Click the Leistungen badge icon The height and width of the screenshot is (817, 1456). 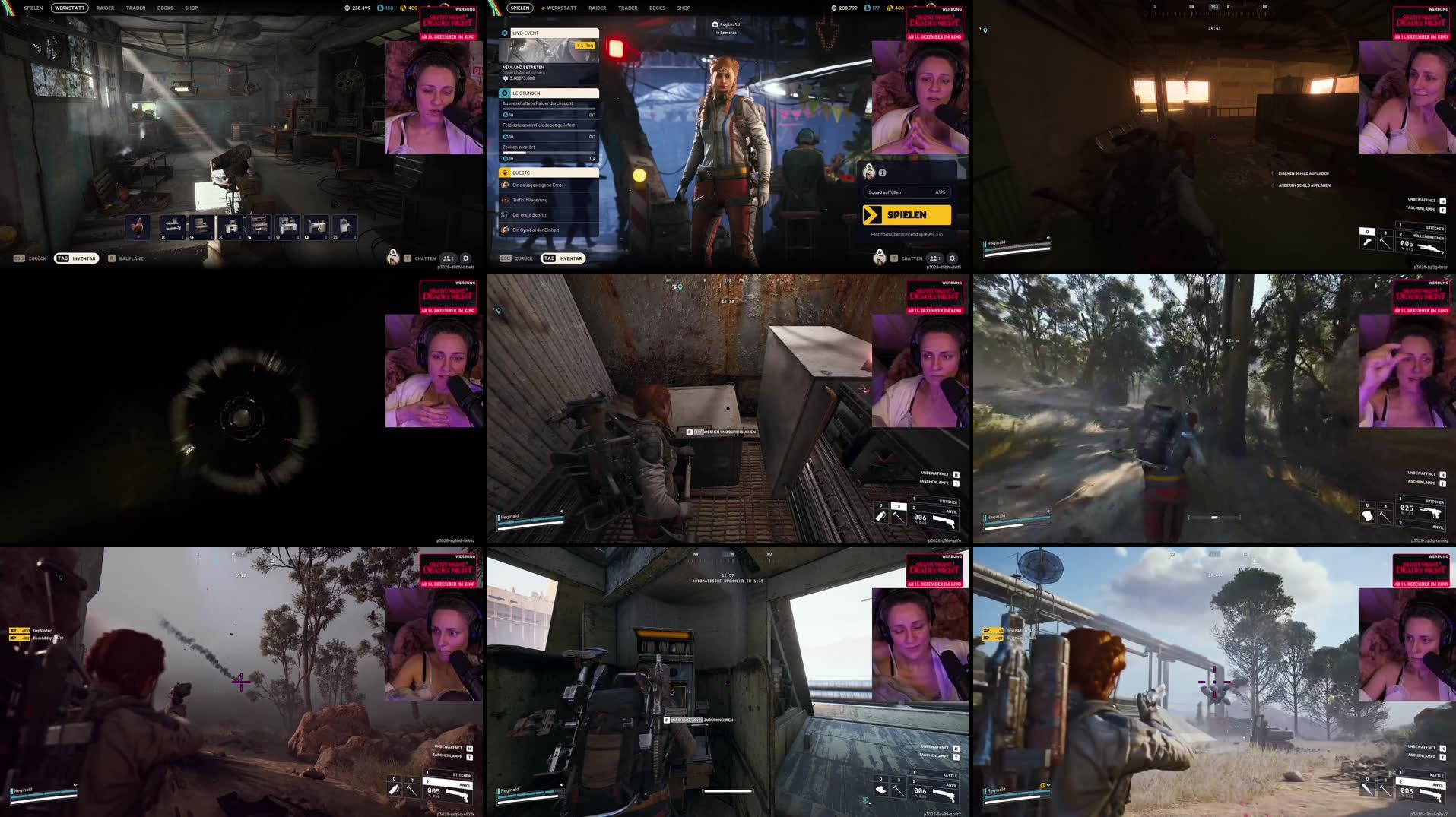[504, 93]
